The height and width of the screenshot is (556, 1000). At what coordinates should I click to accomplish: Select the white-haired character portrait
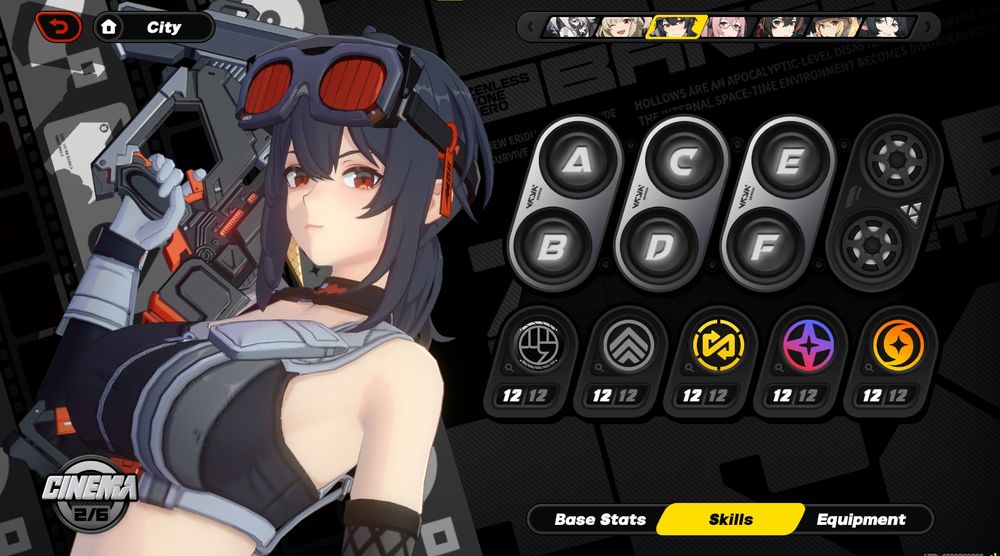568,27
